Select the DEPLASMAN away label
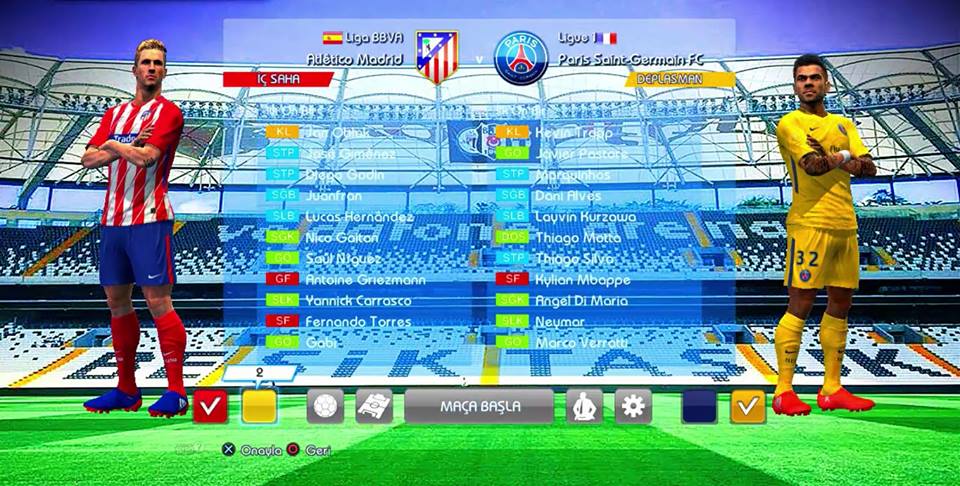Viewport: 960px width, 486px height. [680, 79]
